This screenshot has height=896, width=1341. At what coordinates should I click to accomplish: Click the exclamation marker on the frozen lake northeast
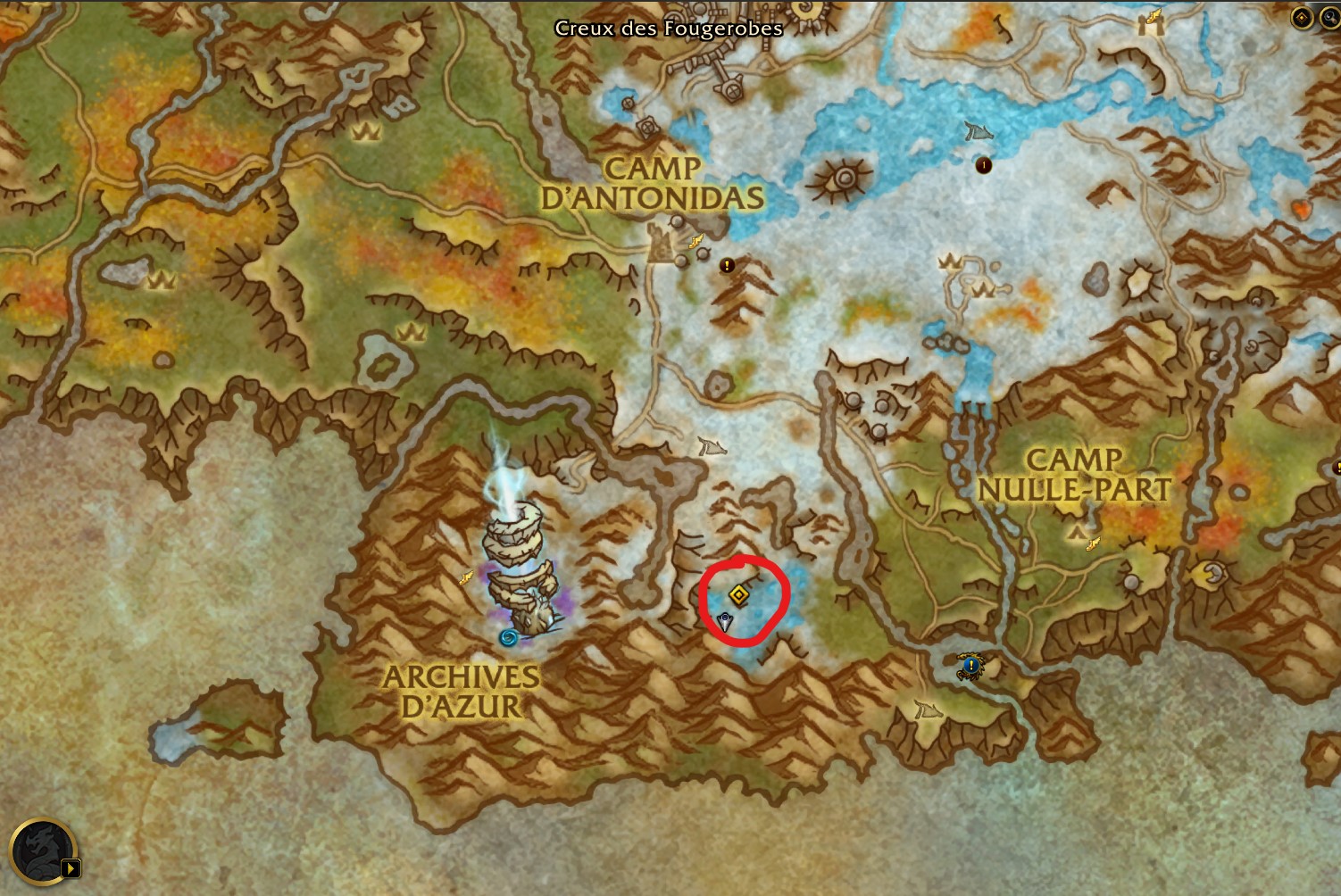coord(983,165)
